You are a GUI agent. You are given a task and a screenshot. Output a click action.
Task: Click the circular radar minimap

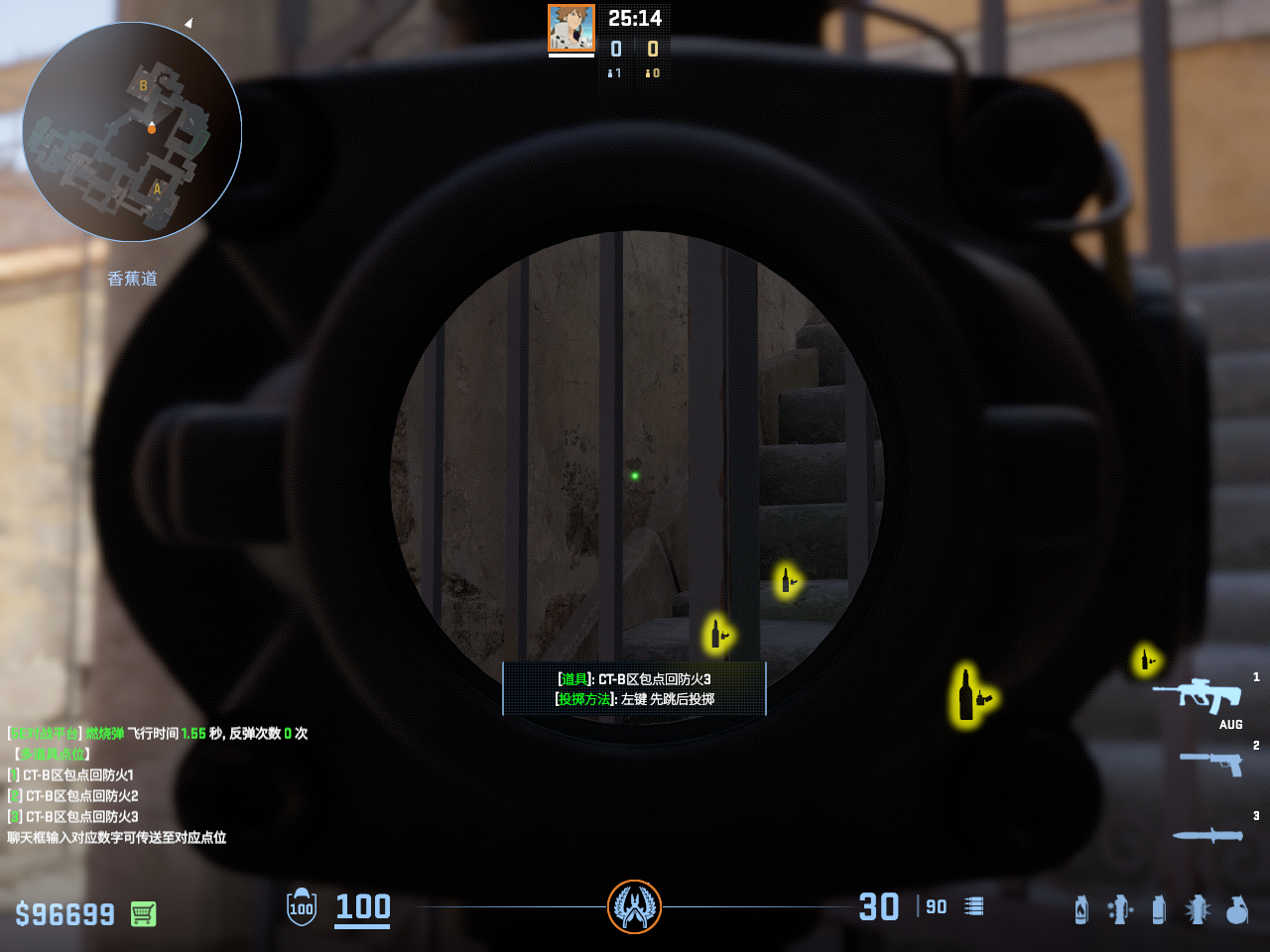coord(132,132)
